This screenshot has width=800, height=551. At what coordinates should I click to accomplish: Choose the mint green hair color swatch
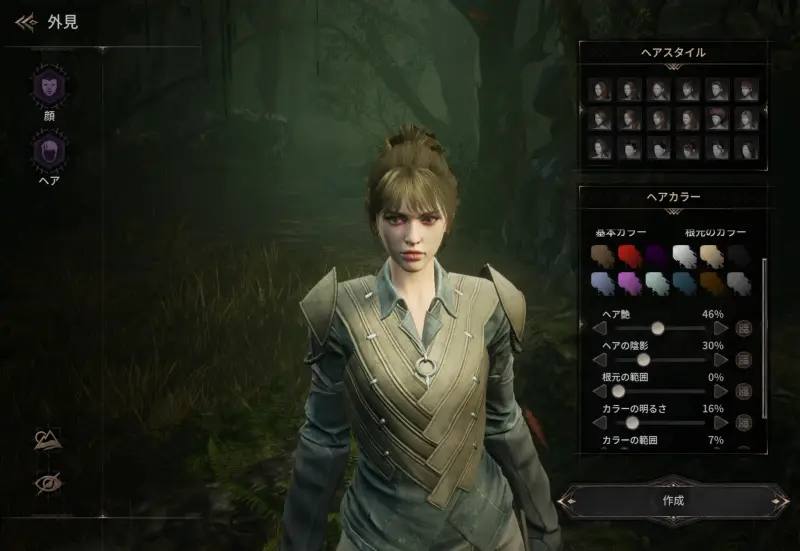(655, 284)
